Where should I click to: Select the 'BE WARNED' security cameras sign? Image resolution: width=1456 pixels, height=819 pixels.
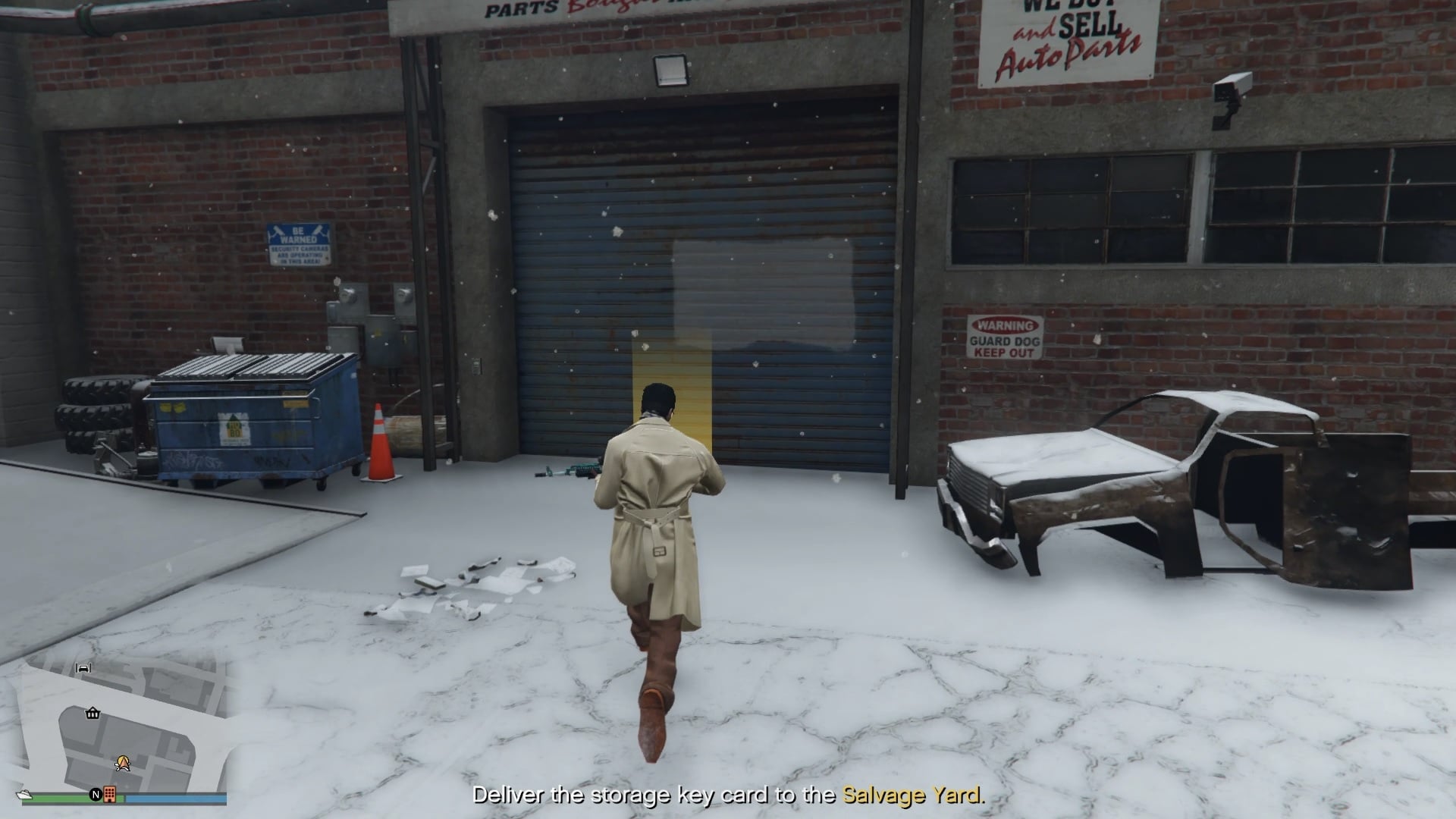[x=297, y=246]
